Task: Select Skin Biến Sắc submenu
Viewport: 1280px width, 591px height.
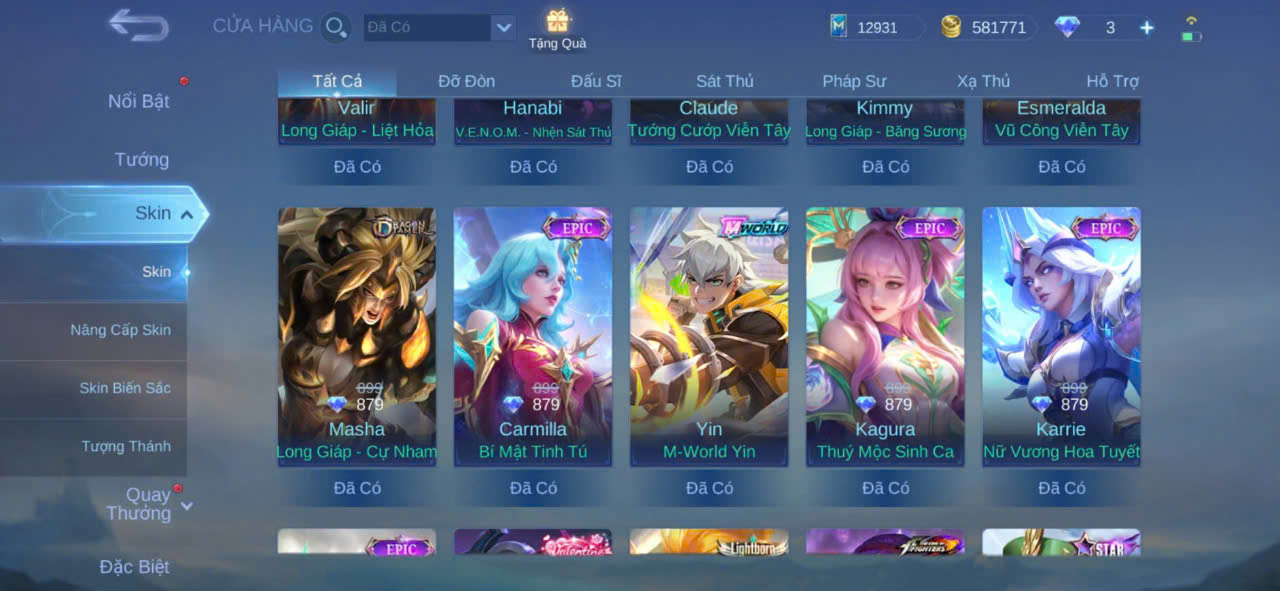Action: pyautogui.click(x=125, y=388)
